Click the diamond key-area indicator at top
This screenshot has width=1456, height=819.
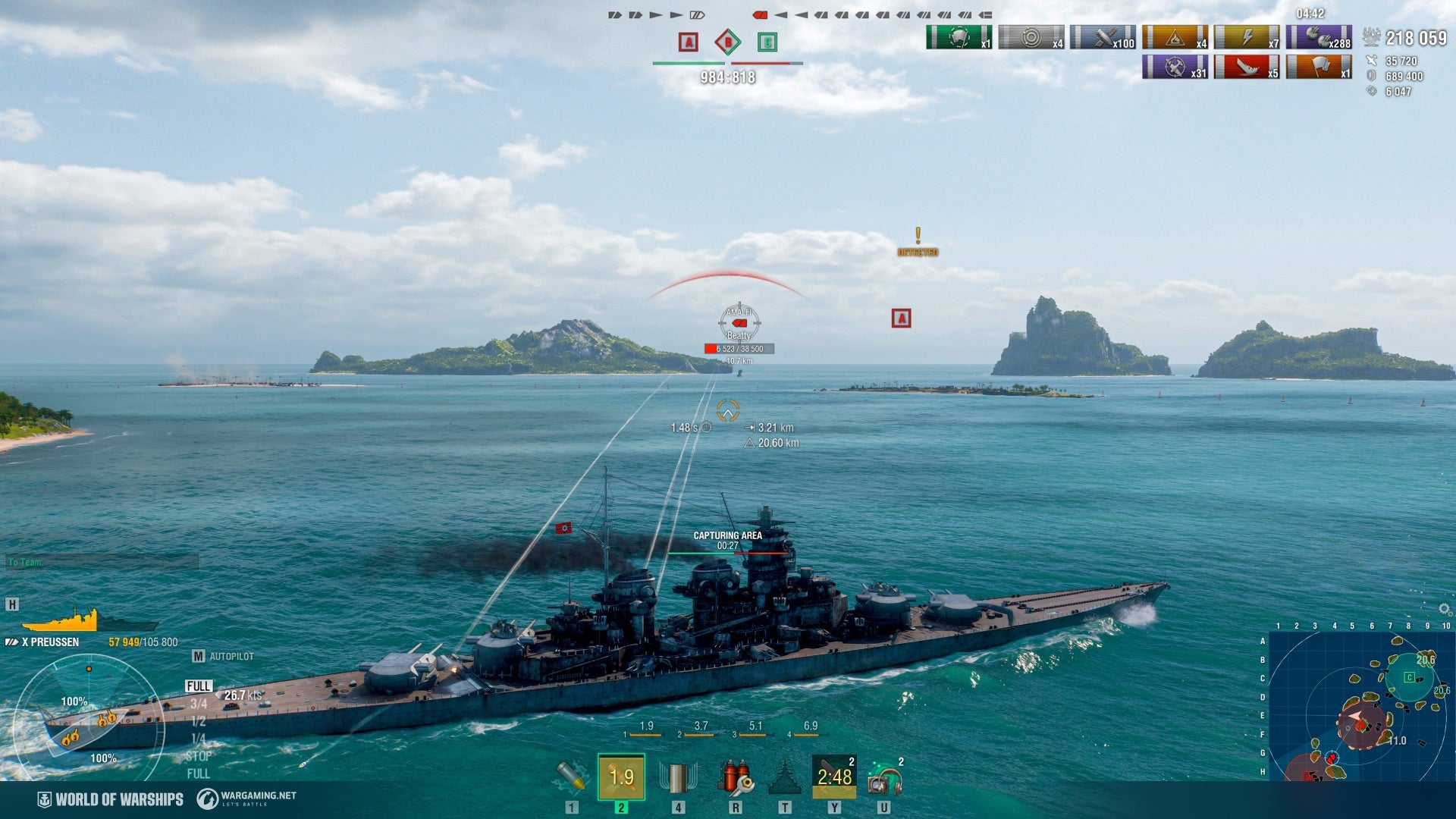(728, 42)
